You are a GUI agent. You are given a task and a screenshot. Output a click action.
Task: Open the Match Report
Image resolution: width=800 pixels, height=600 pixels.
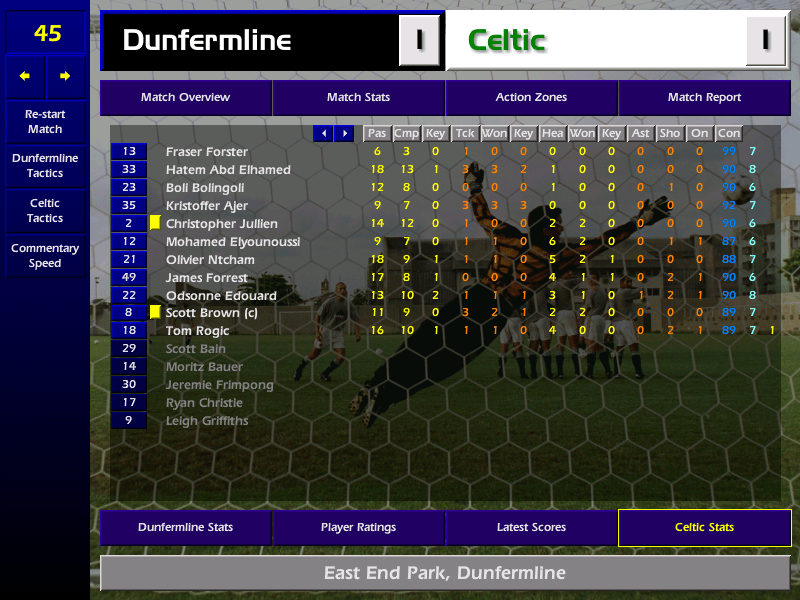[704, 98]
